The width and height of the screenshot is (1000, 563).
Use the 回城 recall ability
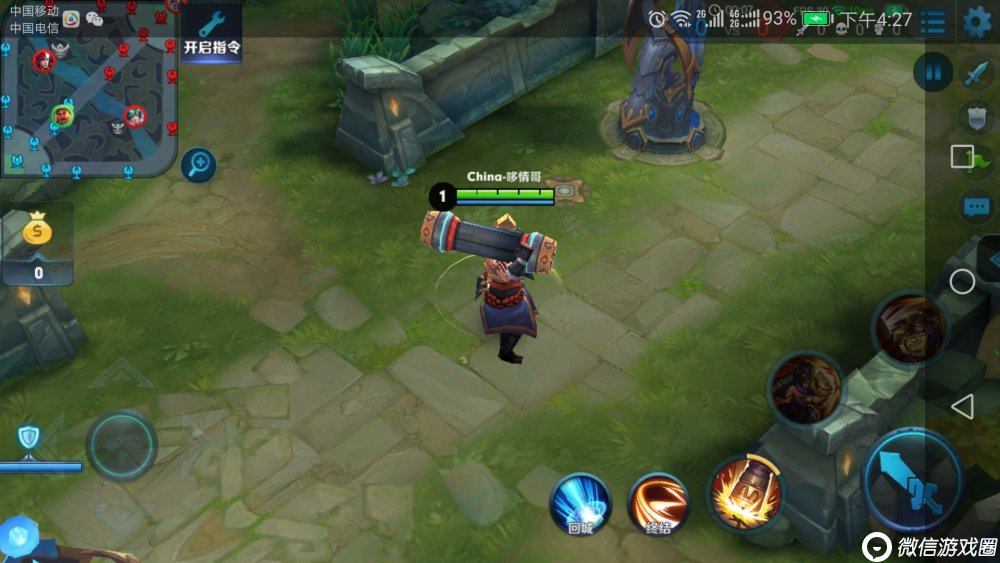(x=580, y=502)
